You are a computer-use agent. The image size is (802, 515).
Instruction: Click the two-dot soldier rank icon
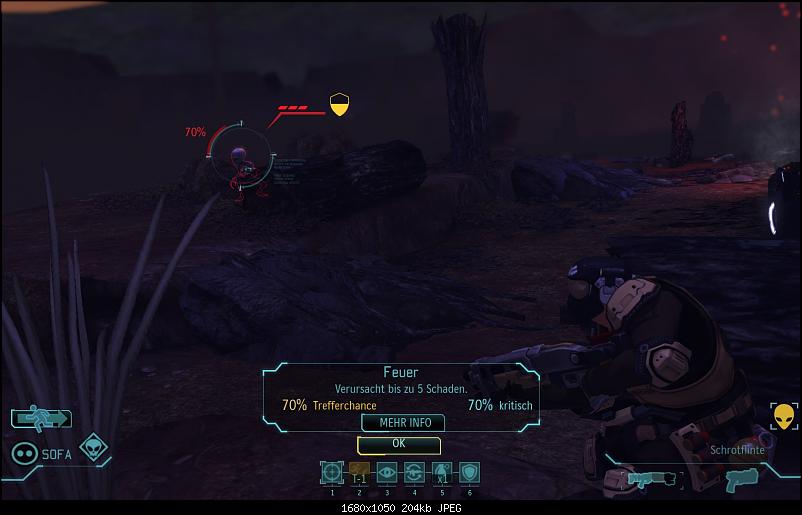[24, 454]
